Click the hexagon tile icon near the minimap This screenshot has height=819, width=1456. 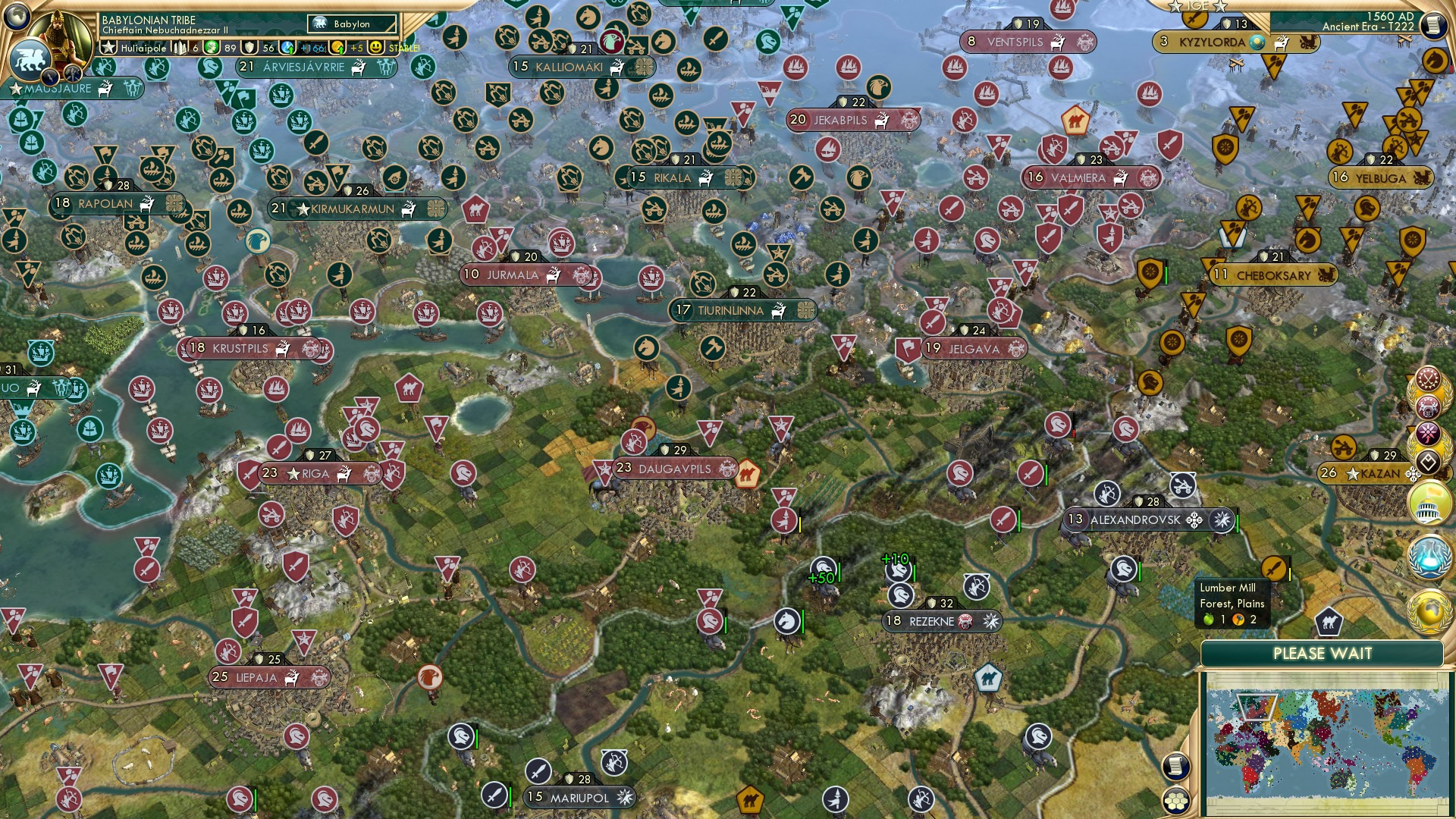click(x=1176, y=802)
